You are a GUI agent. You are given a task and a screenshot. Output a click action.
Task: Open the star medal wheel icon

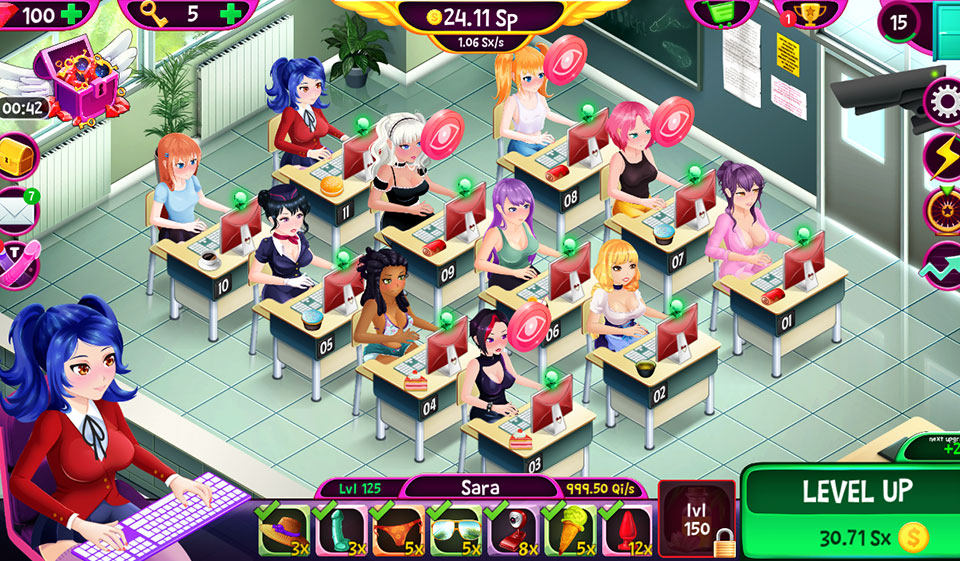click(942, 209)
